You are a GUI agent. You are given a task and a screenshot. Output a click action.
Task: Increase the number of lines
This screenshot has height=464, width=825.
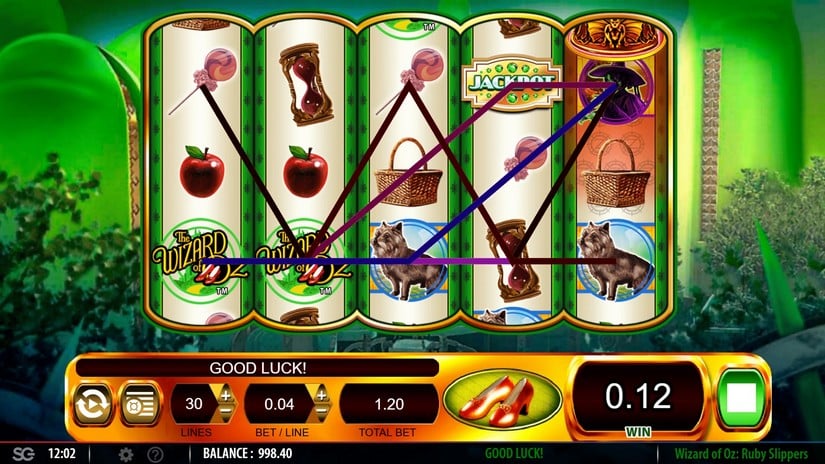(226, 396)
